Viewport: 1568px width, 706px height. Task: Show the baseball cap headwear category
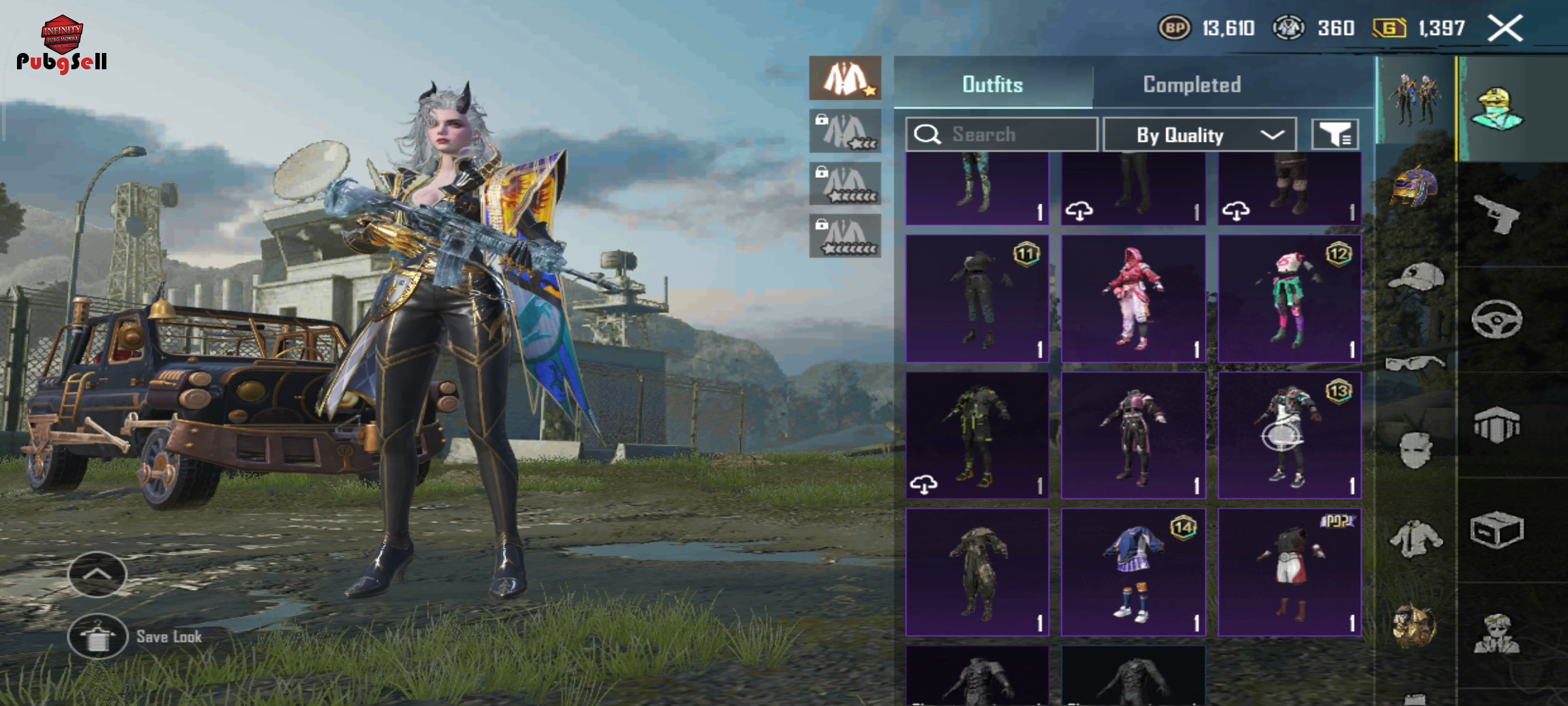(1415, 277)
